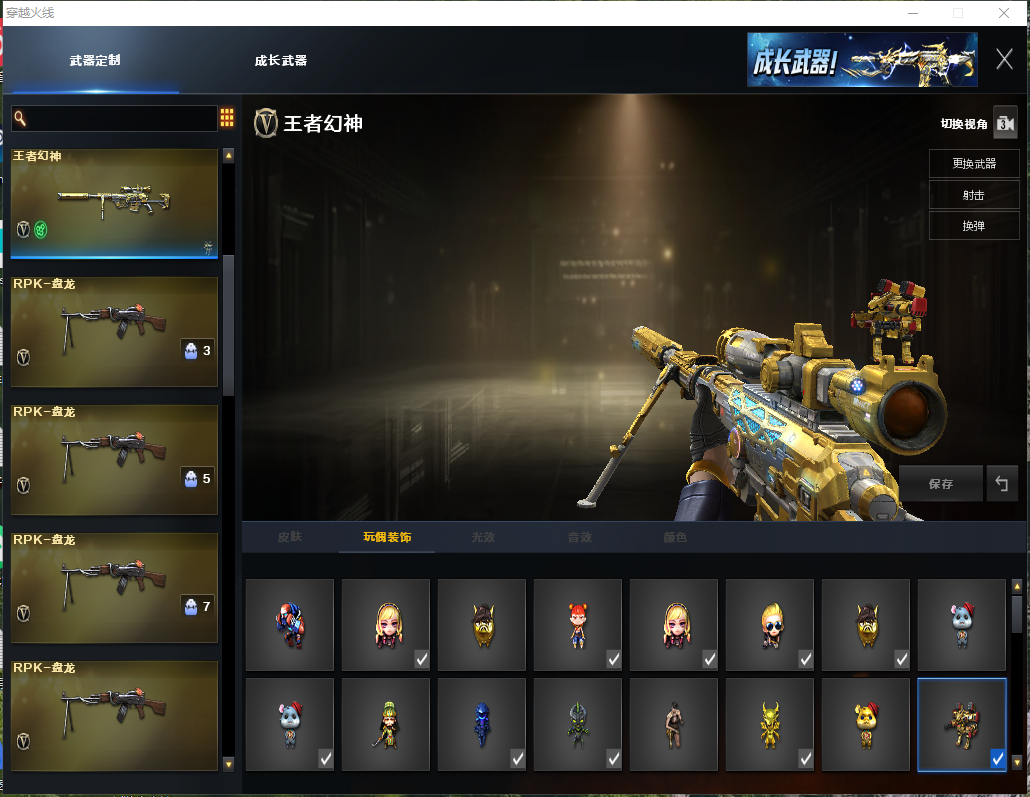Choose the RPK-盘龙 card numbered 3
The width and height of the screenshot is (1030, 797).
coord(114,331)
